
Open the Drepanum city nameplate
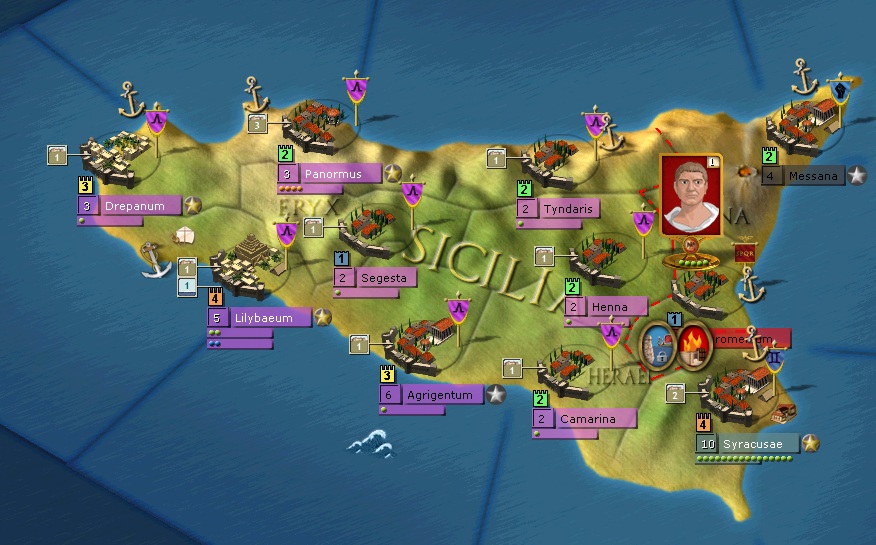[130, 206]
